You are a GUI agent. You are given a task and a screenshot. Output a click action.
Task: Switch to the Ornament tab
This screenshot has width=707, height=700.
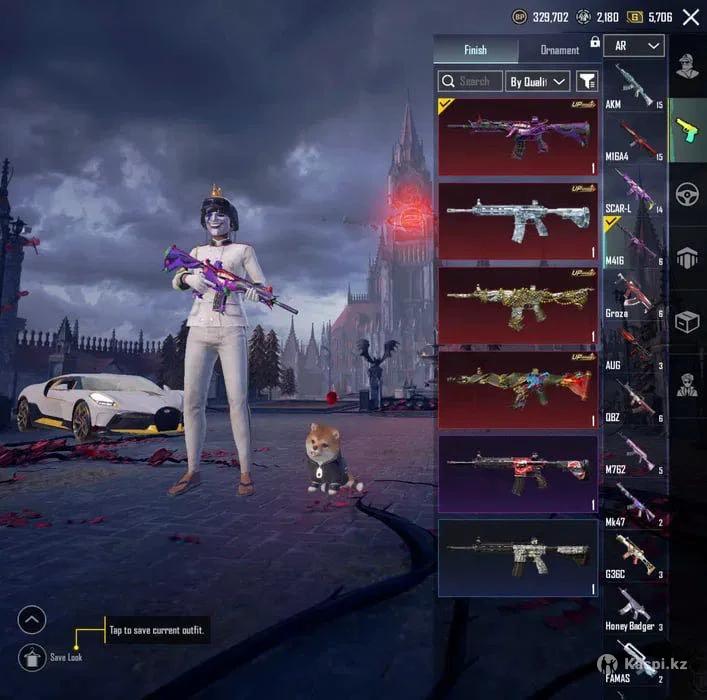[x=559, y=50]
